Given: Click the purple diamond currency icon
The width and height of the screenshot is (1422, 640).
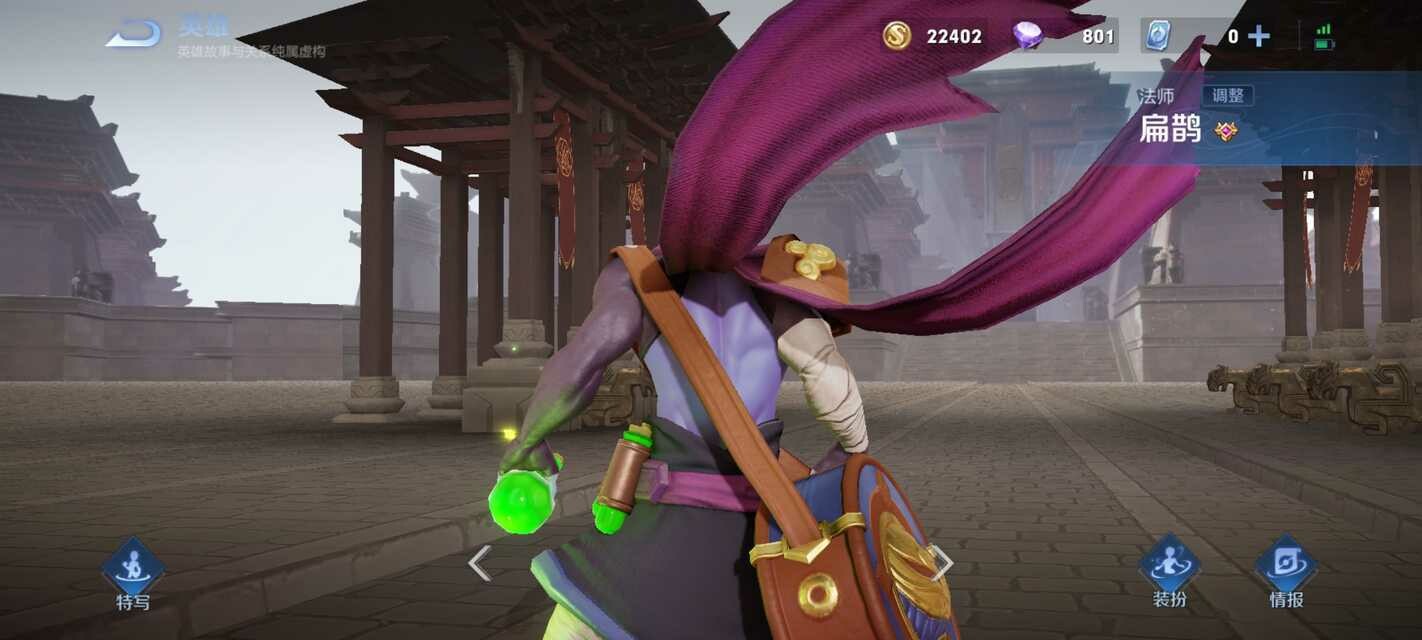Looking at the screenshot, I should pyautogui.click(x=1027, y=36).
